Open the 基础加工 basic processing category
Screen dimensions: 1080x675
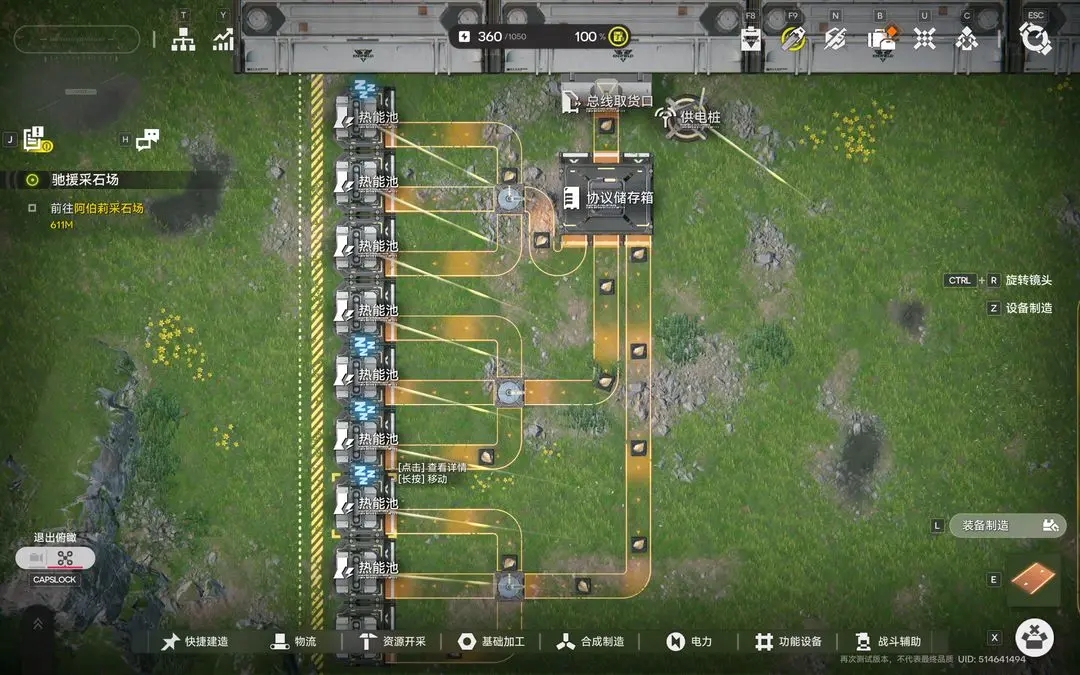[491, 641]
